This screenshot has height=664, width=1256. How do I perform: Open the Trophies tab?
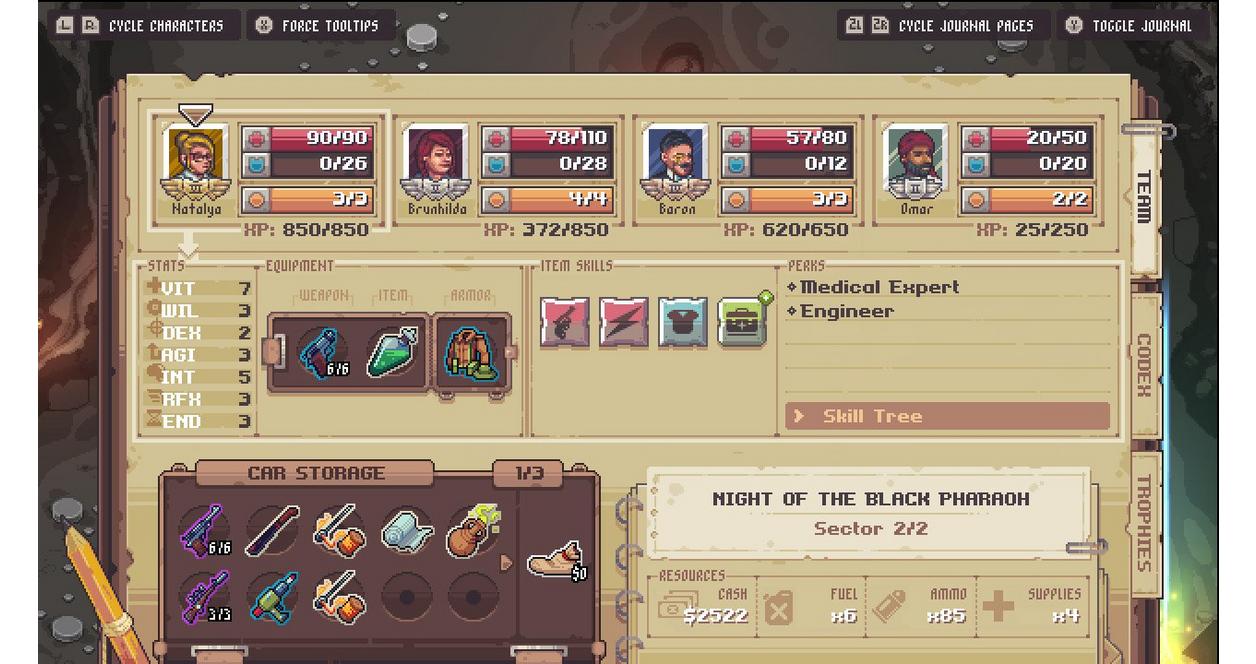[x=1144, y=522]
